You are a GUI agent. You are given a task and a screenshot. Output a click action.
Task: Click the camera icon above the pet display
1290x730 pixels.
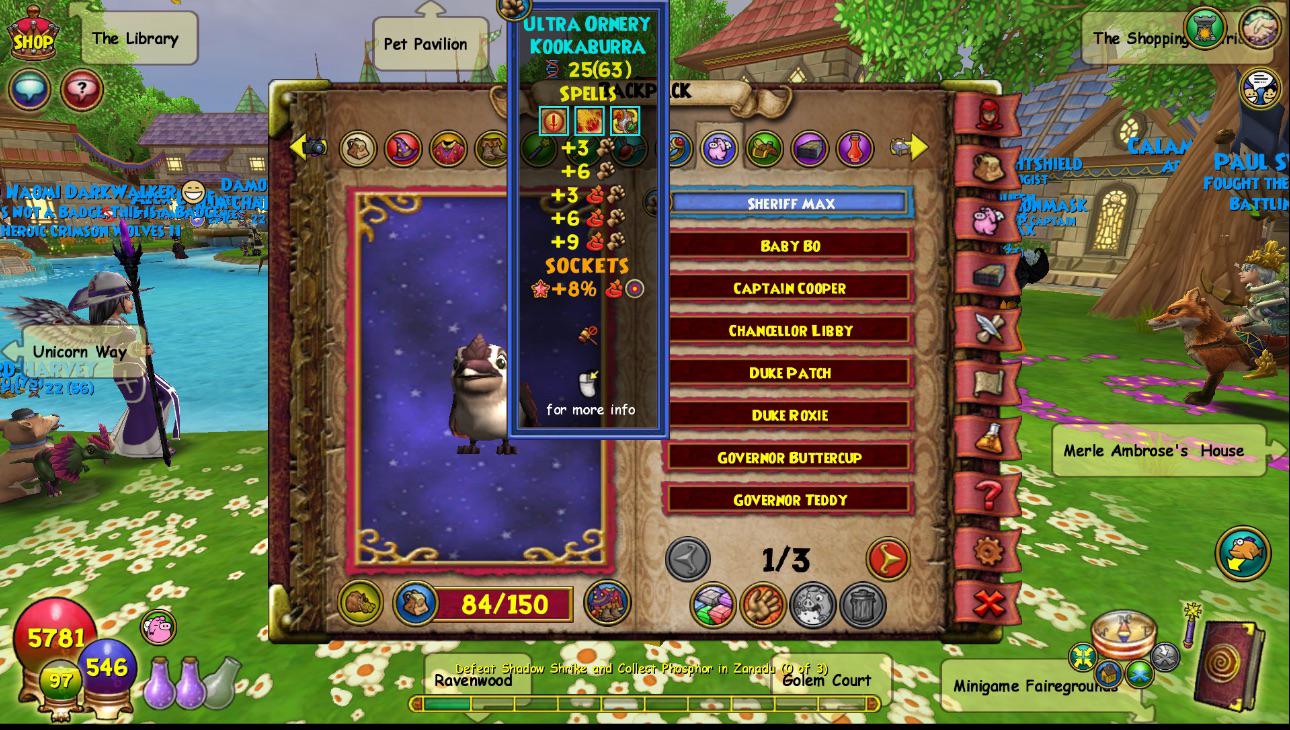pos(313,145)
